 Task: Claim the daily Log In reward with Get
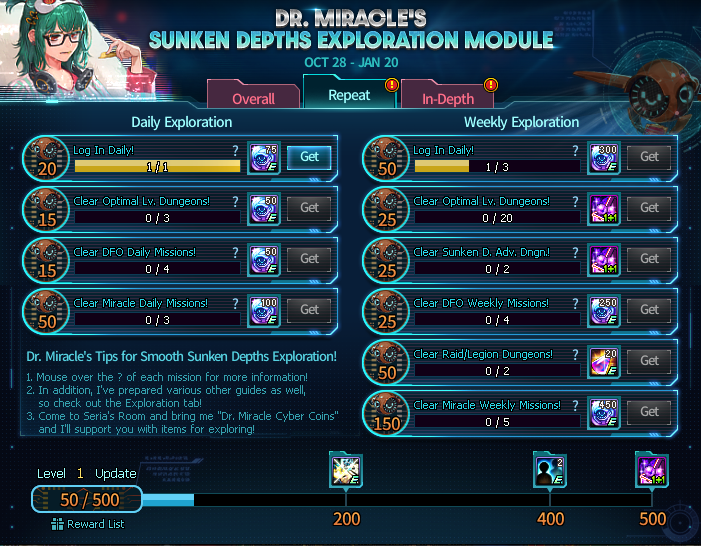pyautogui.click(x=309, y=157)
